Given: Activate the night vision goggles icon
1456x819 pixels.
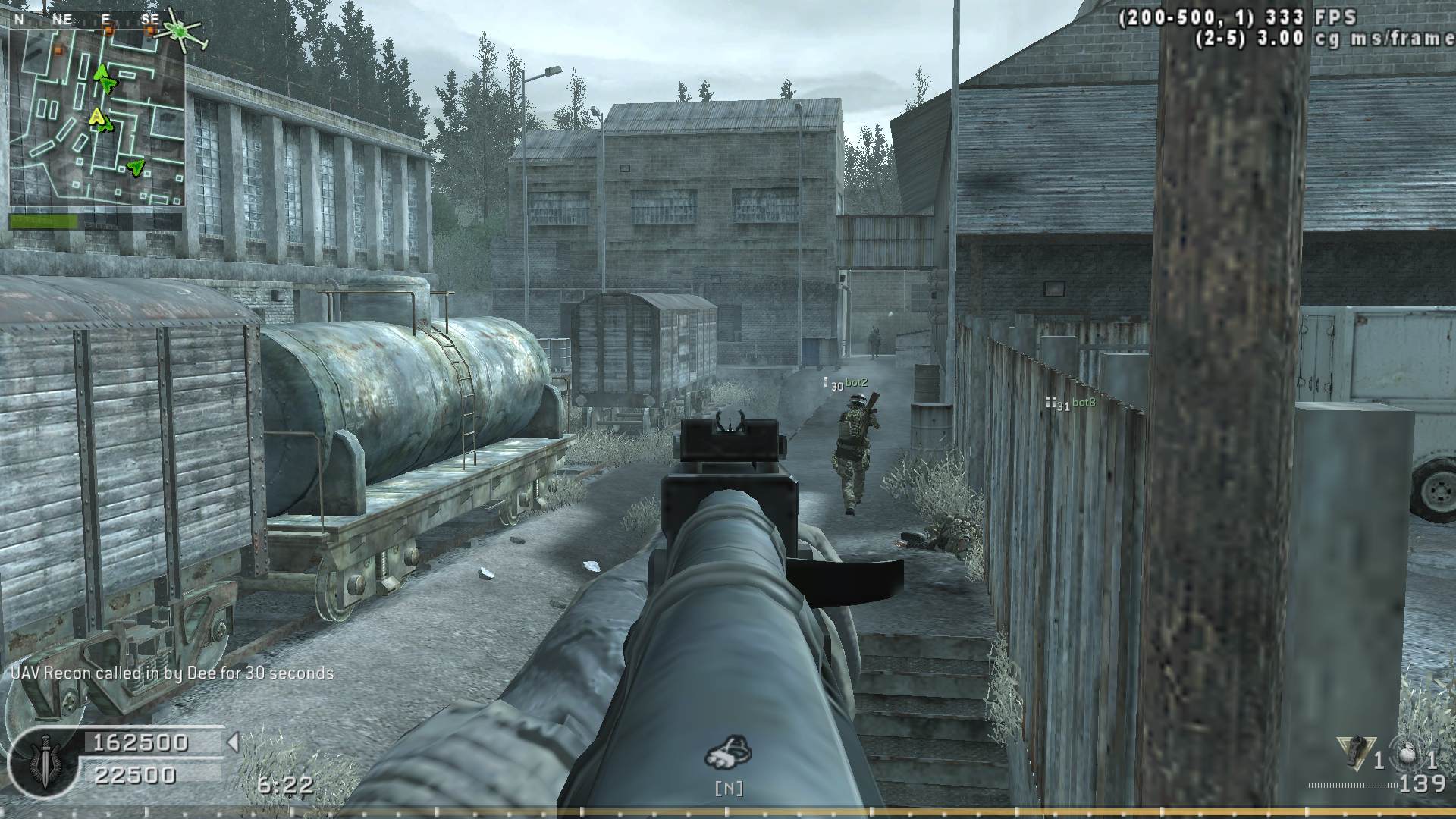Looking at the screenshot, I should [729, 752].
